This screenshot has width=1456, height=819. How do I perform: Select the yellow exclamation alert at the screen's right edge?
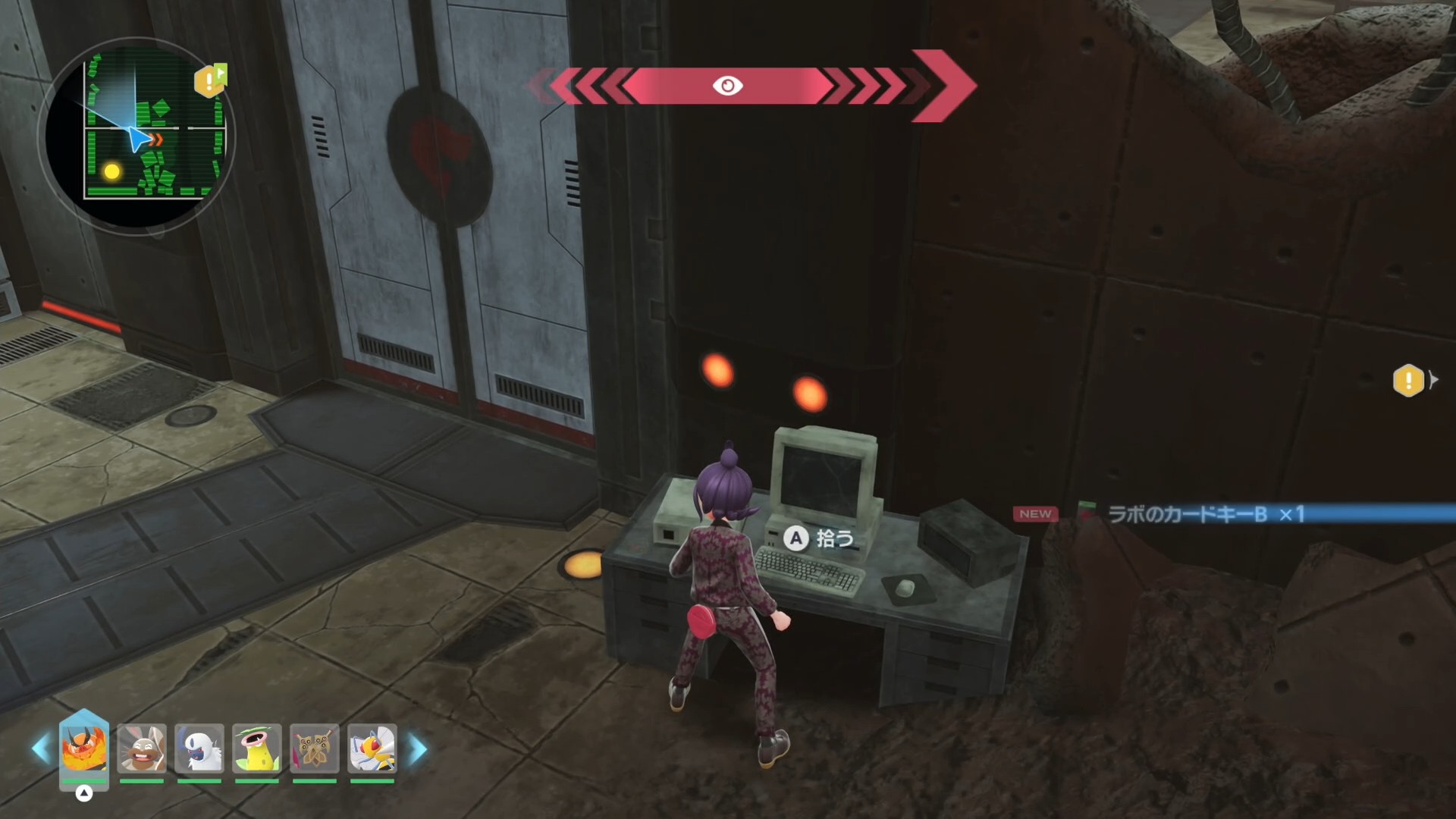pos(1408,380)
